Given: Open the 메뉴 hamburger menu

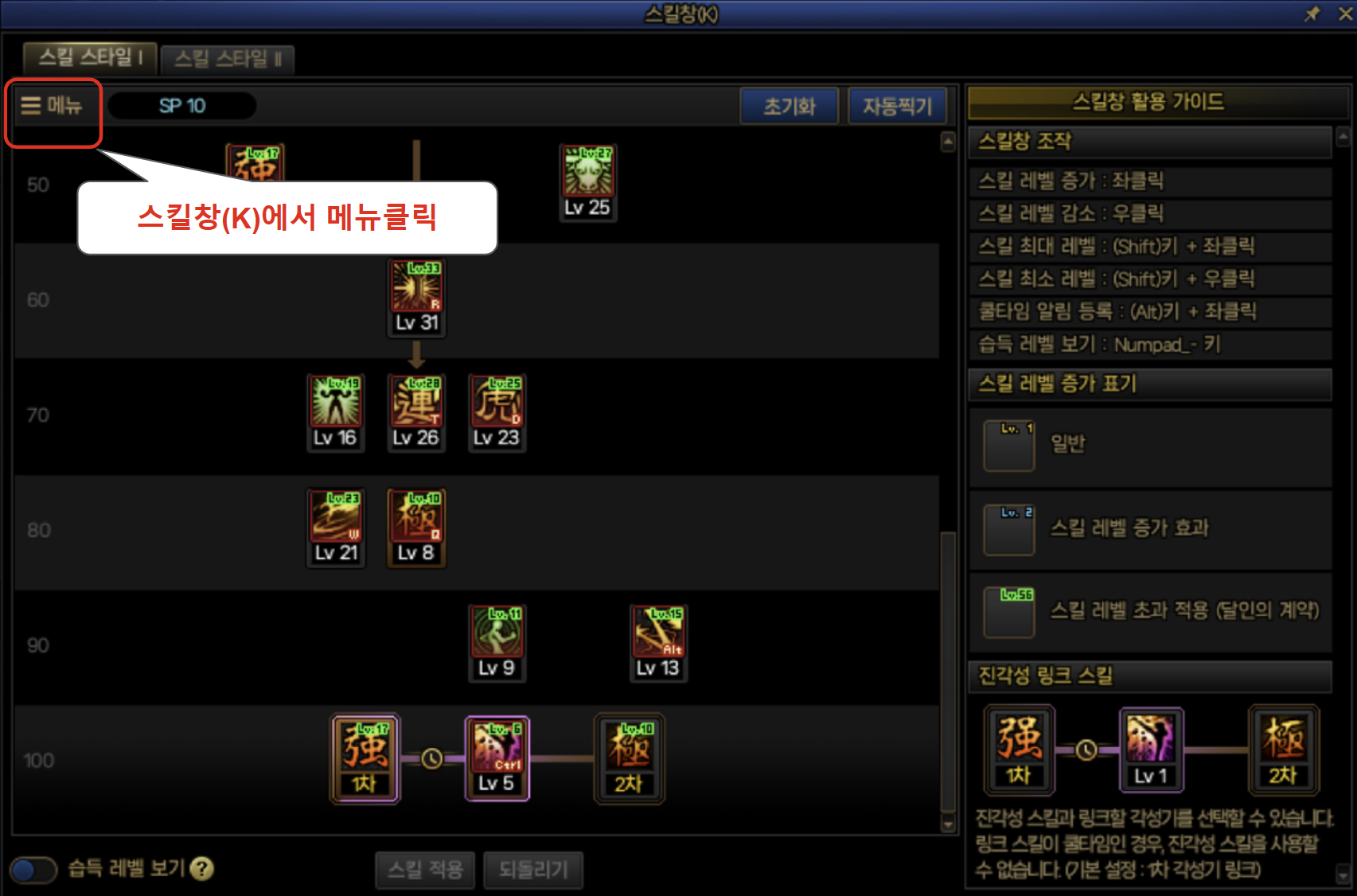Looking at the screenshot, I should tap(51, 106).
